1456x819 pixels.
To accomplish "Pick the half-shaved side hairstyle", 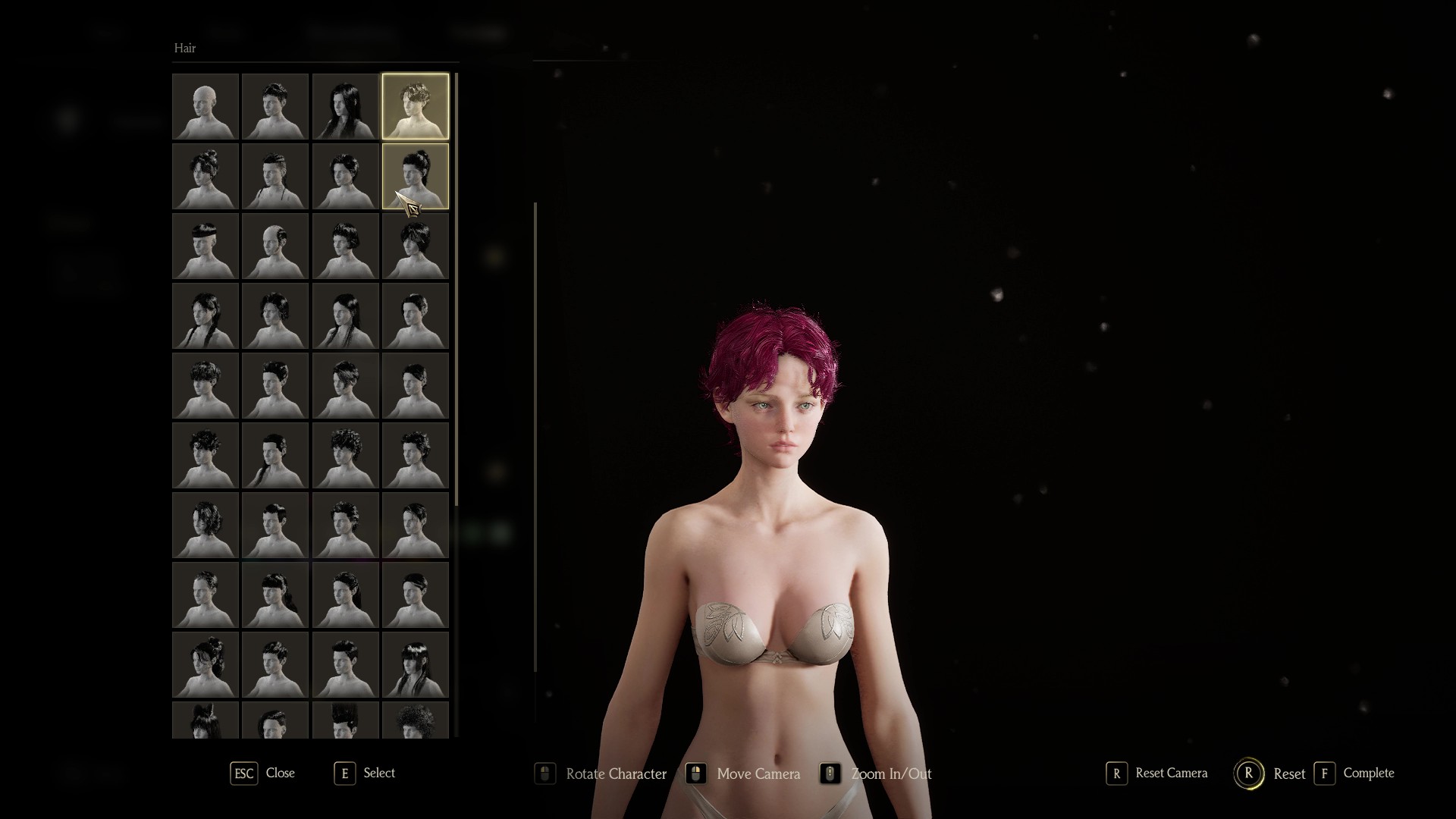I will click(x=275, y=246).
